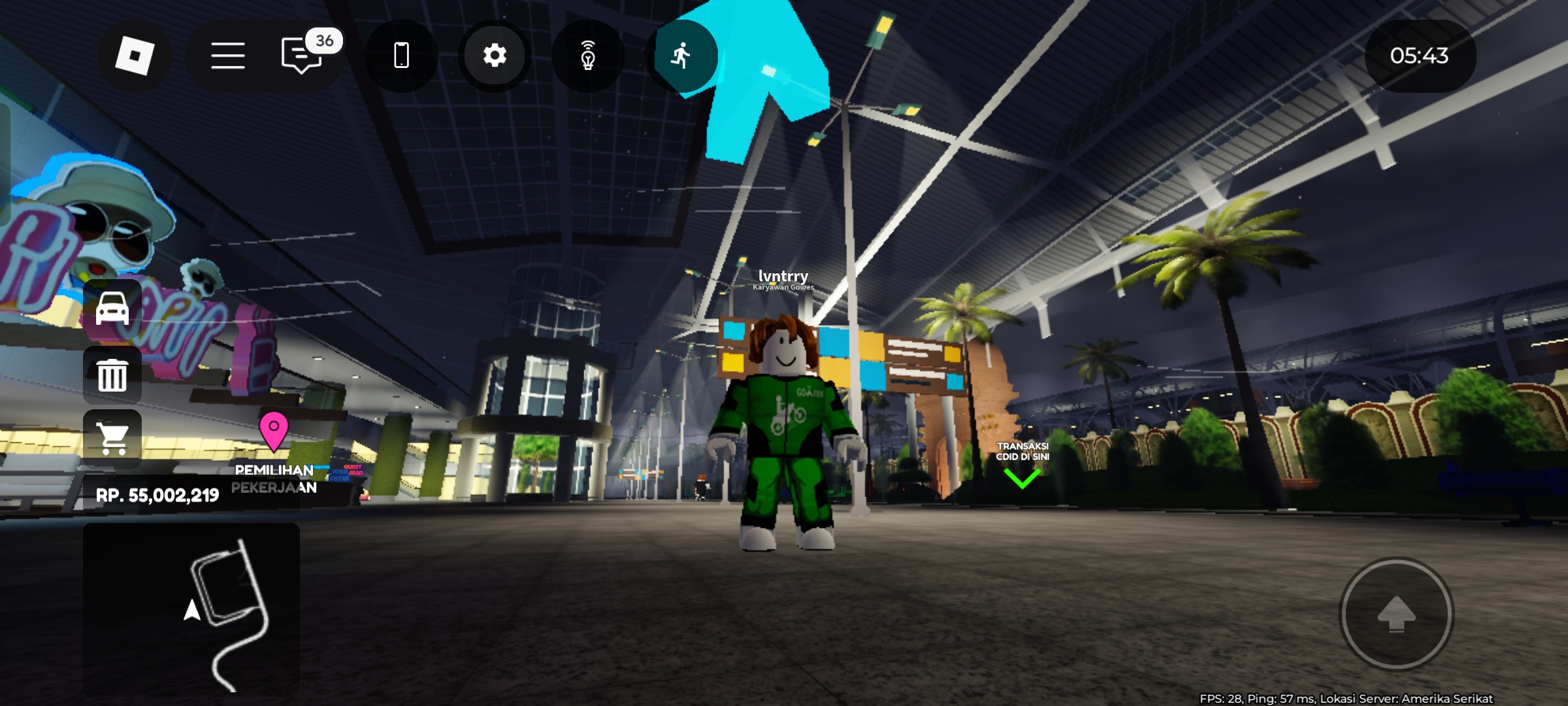Toggle the running figure sprint button
The width and height of the screenshot is (1568, 706).
point(681,56)
